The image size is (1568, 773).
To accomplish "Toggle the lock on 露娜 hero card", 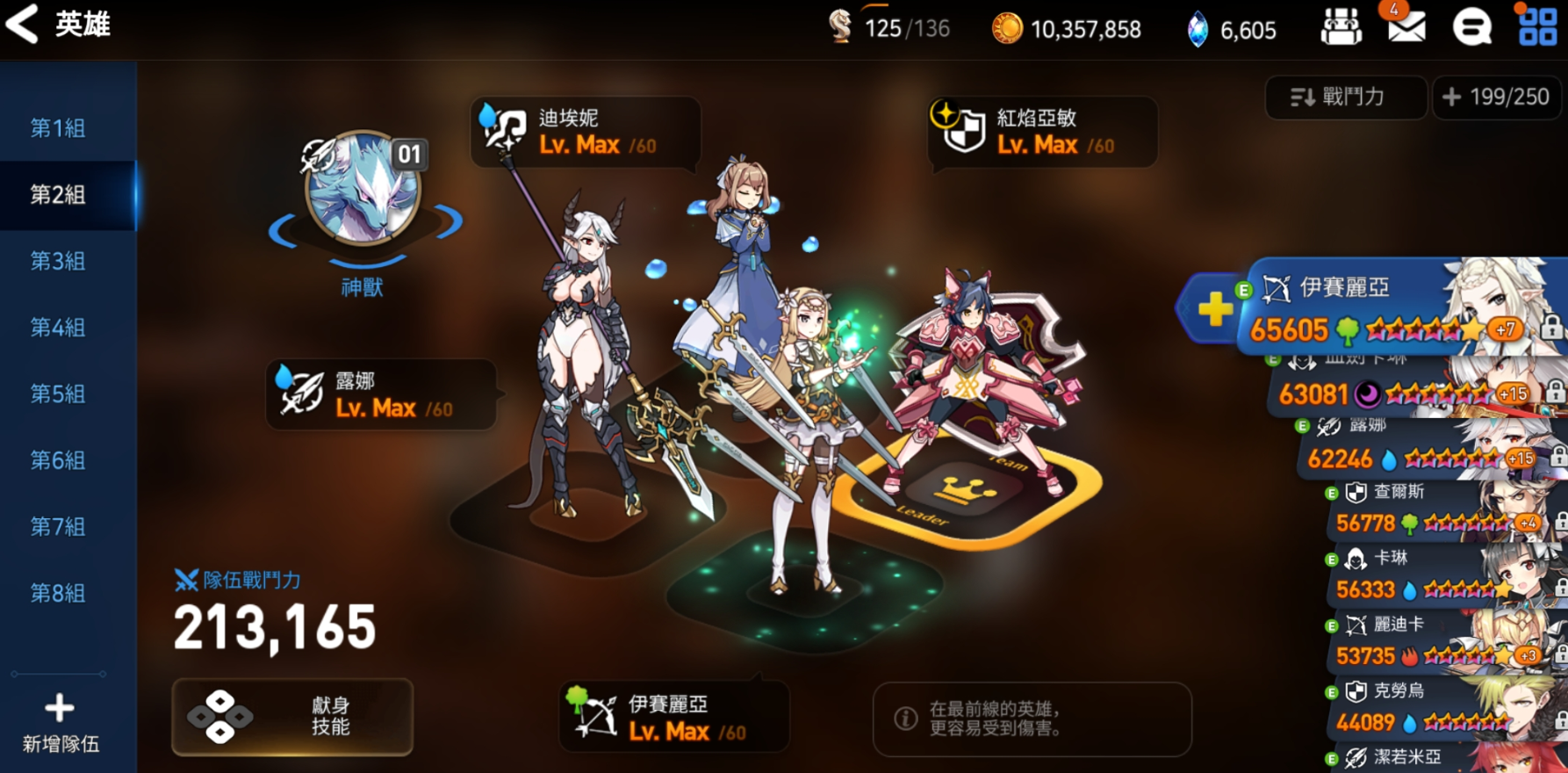I will (x=1556, y=459).
